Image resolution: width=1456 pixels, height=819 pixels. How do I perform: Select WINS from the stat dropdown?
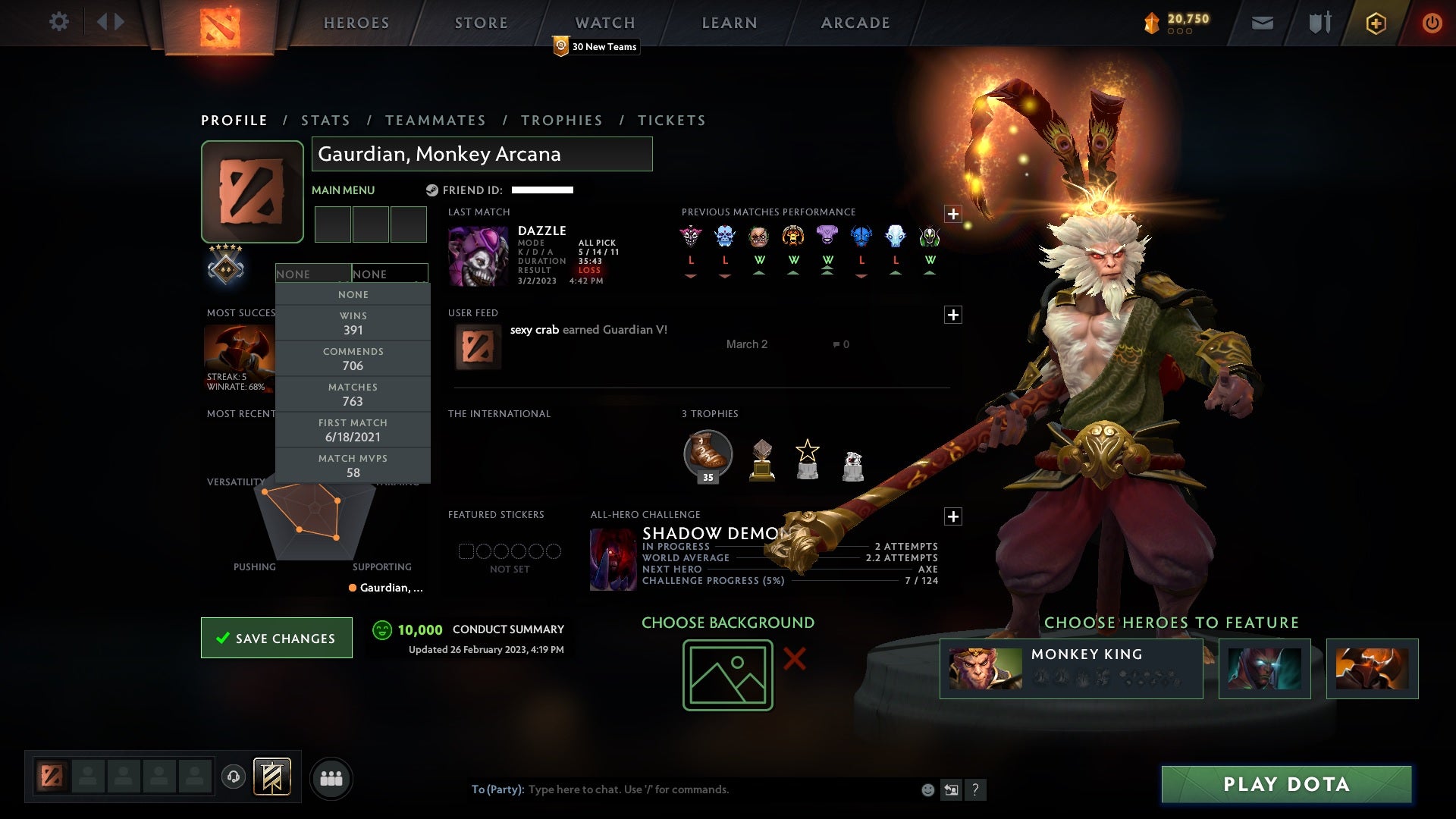tap(353, 323)
